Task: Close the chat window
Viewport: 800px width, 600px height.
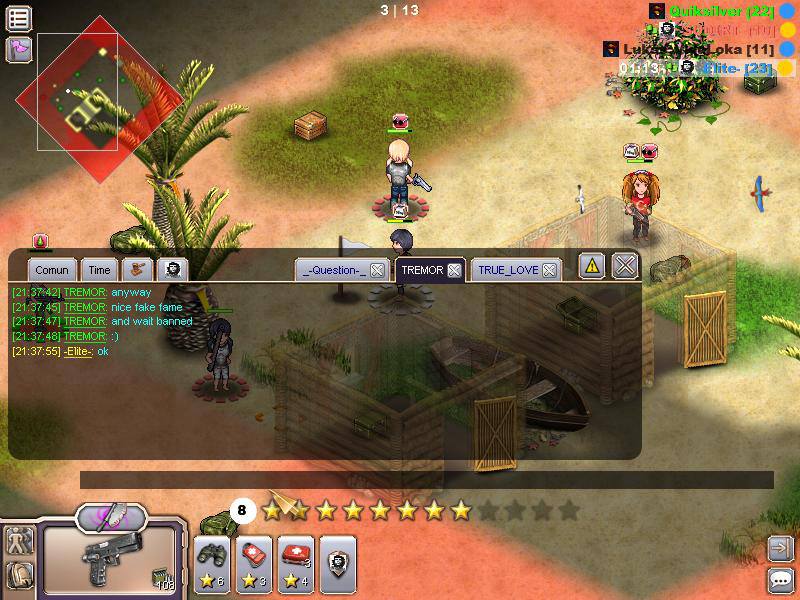Action: tap(625, 266)
